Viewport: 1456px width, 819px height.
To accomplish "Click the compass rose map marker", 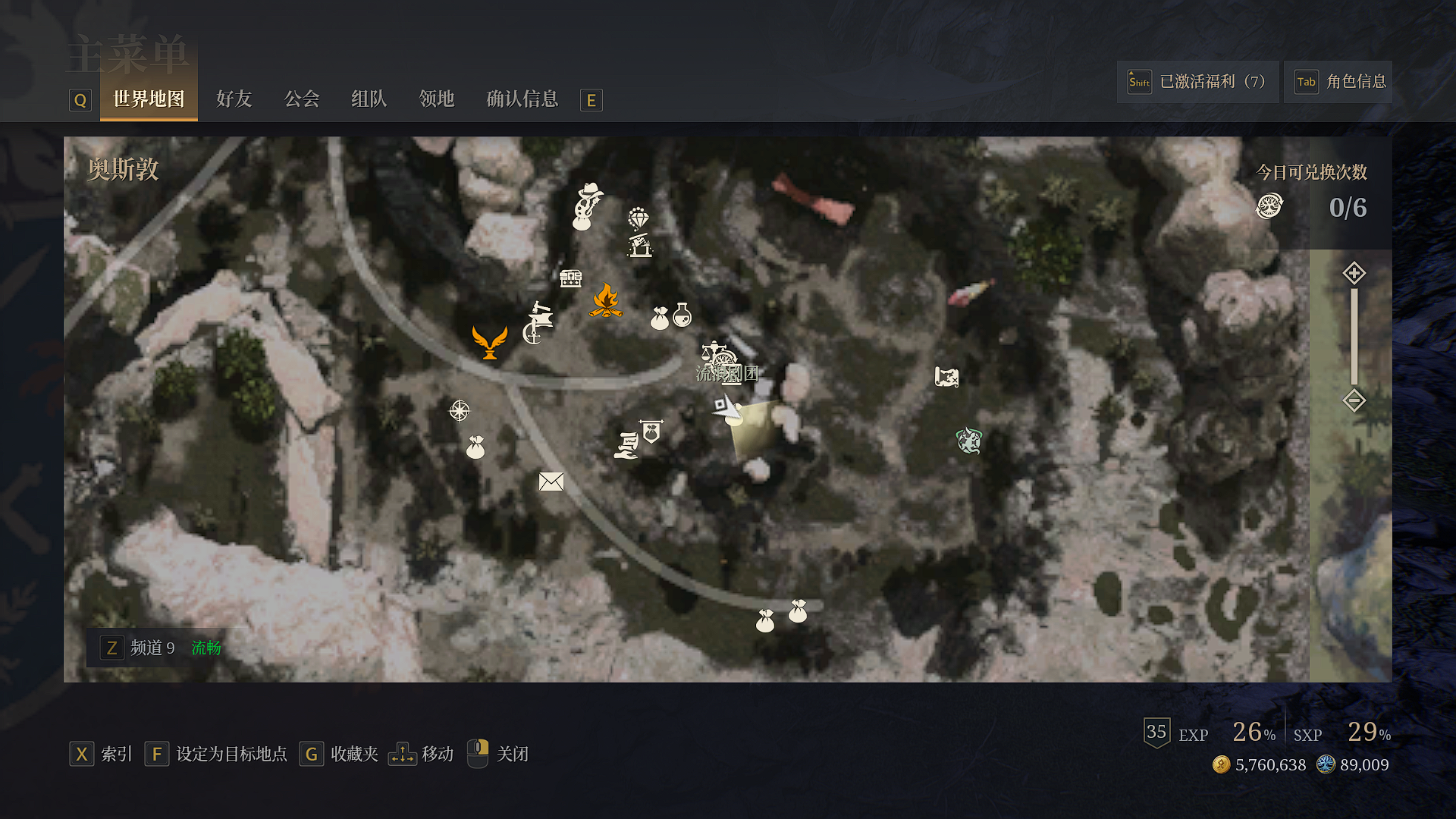I will (459, 411).
